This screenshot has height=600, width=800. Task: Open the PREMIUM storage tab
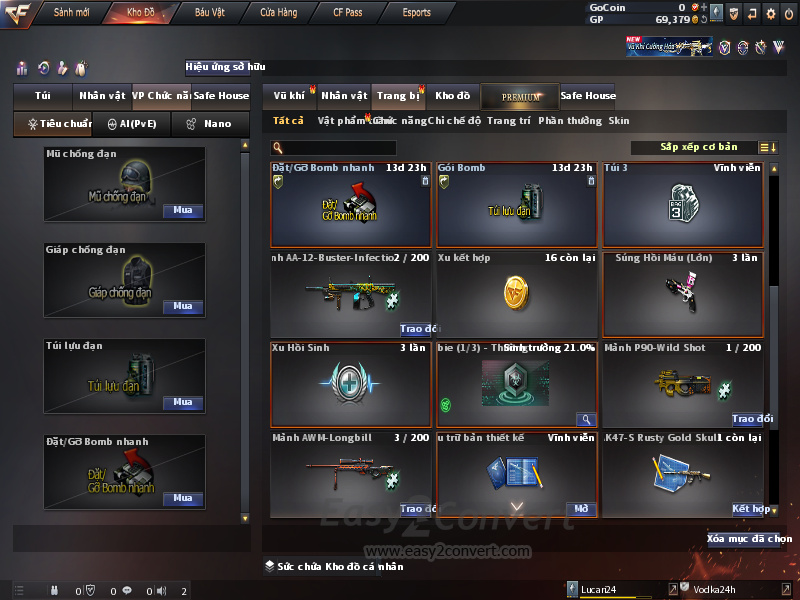(520, 96)
